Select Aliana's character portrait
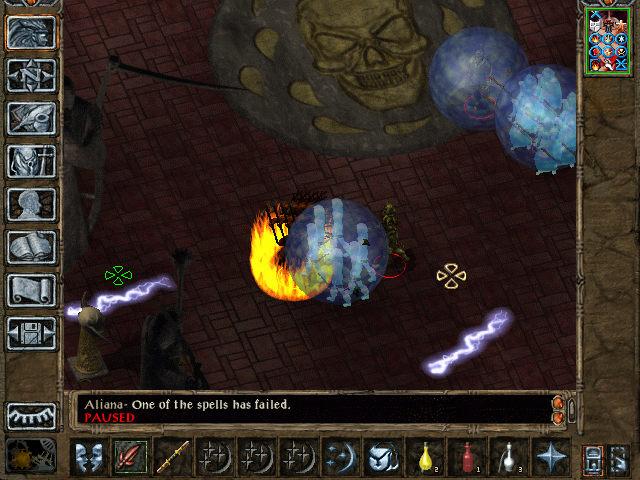 click(610, 41)
